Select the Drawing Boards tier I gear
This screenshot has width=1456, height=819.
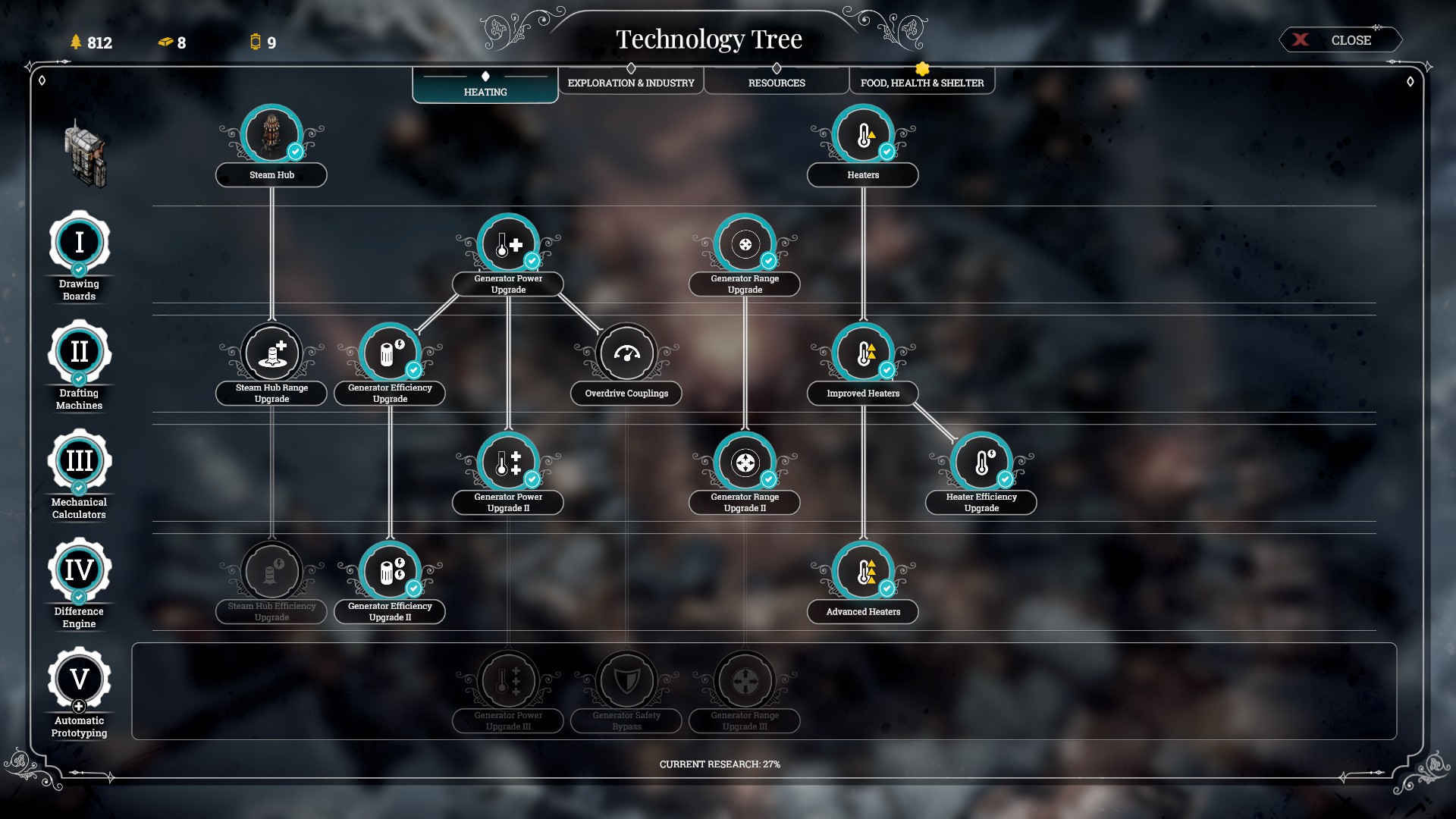(79, 241)
